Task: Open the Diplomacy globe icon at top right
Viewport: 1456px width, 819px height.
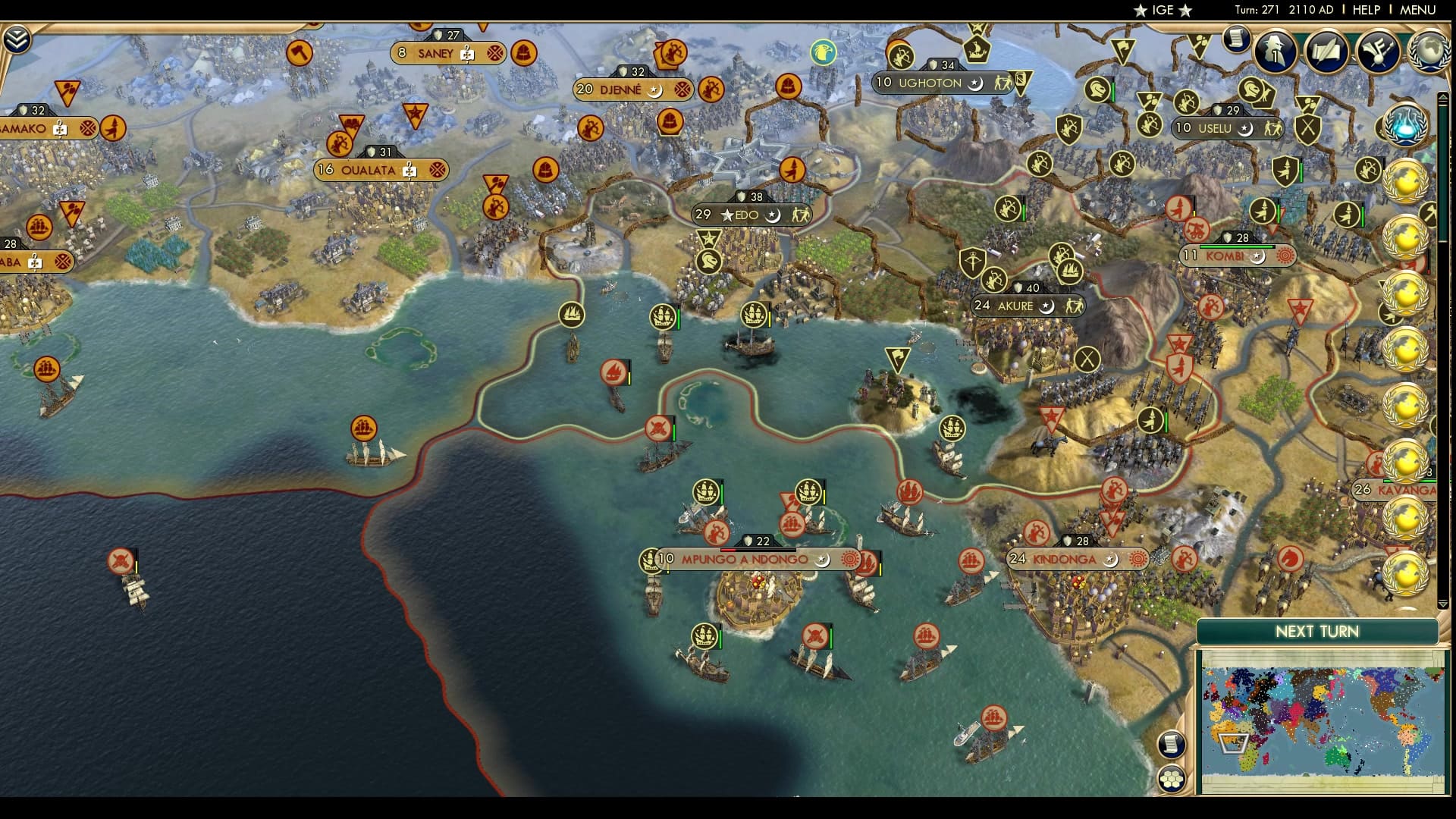Action: [x=1430, y=52]
